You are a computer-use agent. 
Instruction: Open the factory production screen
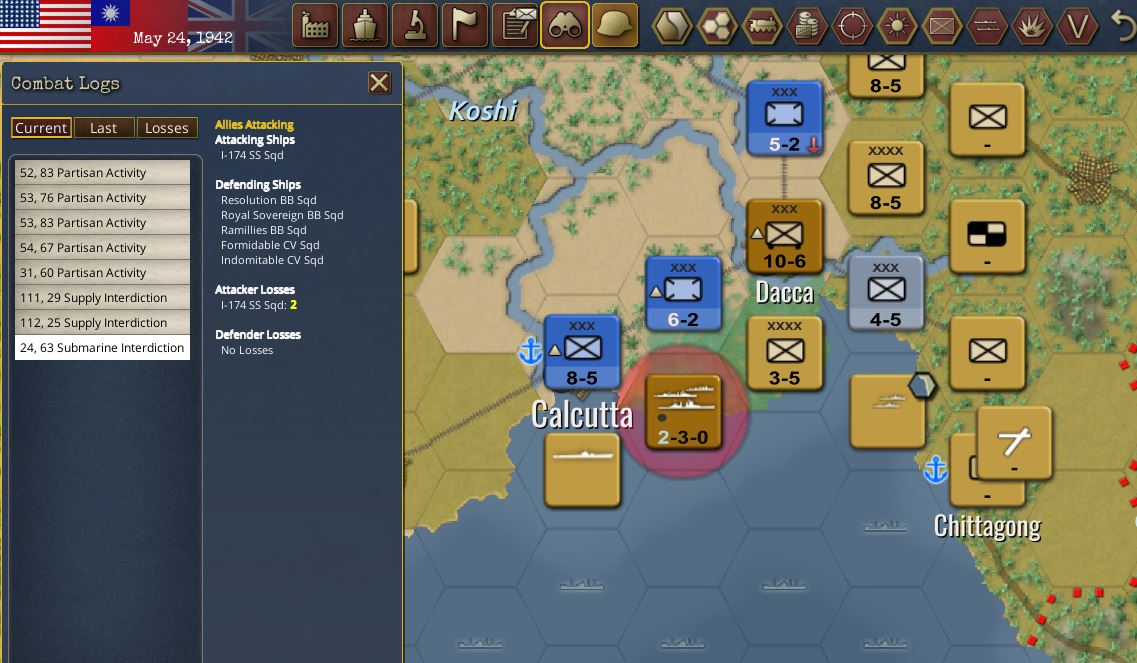point(315,26)
